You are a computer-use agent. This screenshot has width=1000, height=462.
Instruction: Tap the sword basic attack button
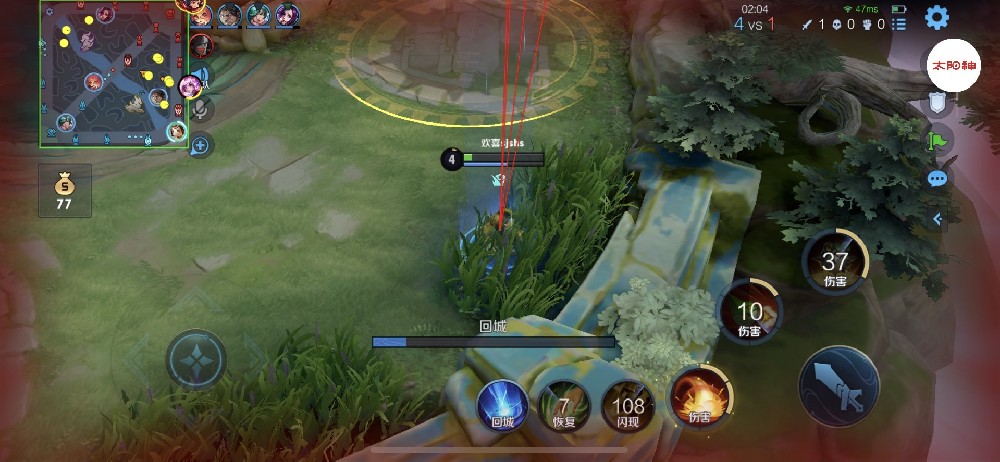839,386
